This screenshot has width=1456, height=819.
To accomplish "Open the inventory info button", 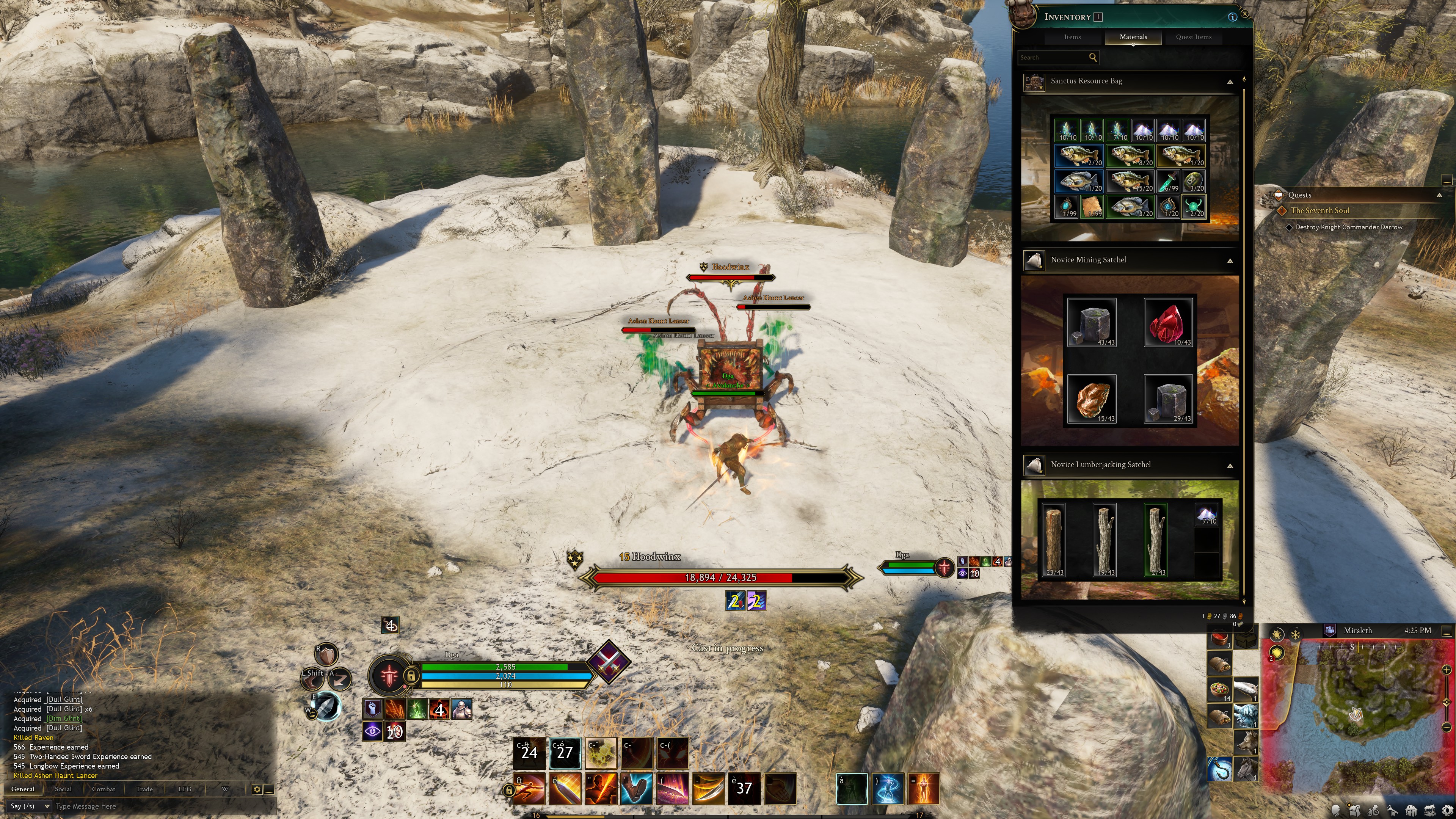I will click(1232, 17).
